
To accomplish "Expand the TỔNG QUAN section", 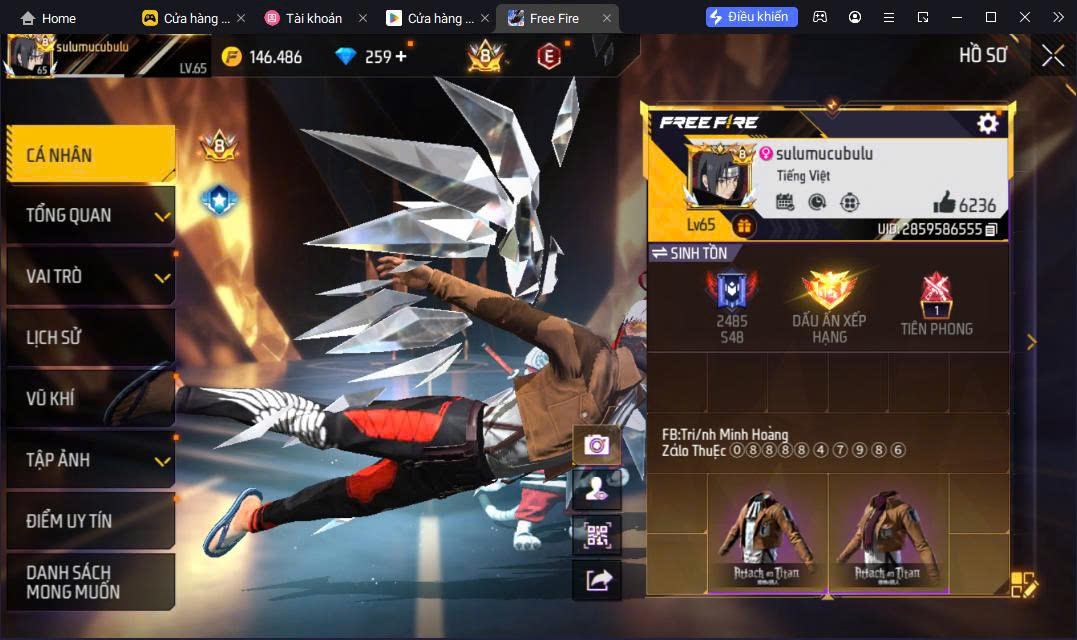I will (x=90, y=215).
